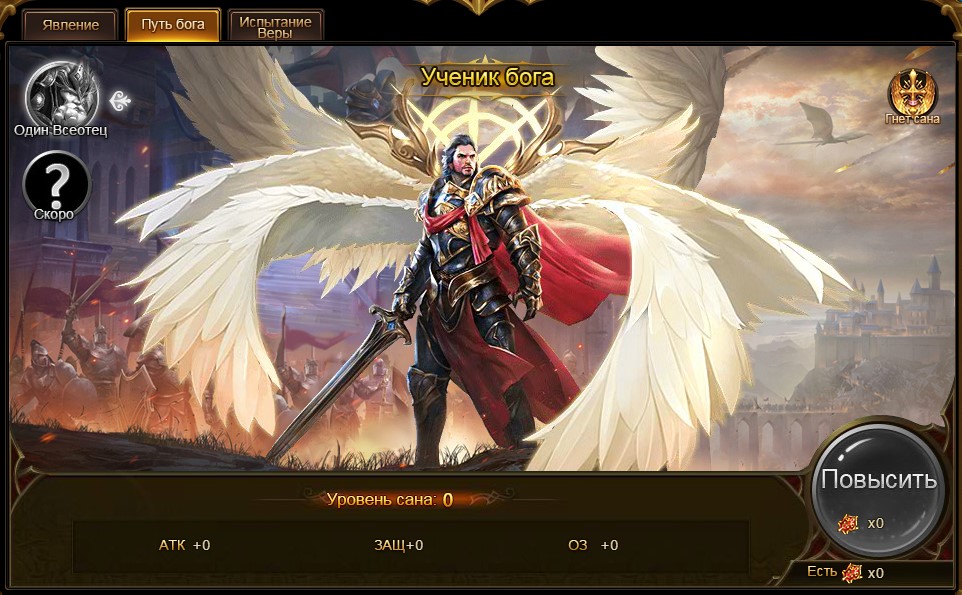Switch to the Явление tab
This screenshot has height=595, width=962.
tap(71, 25)
